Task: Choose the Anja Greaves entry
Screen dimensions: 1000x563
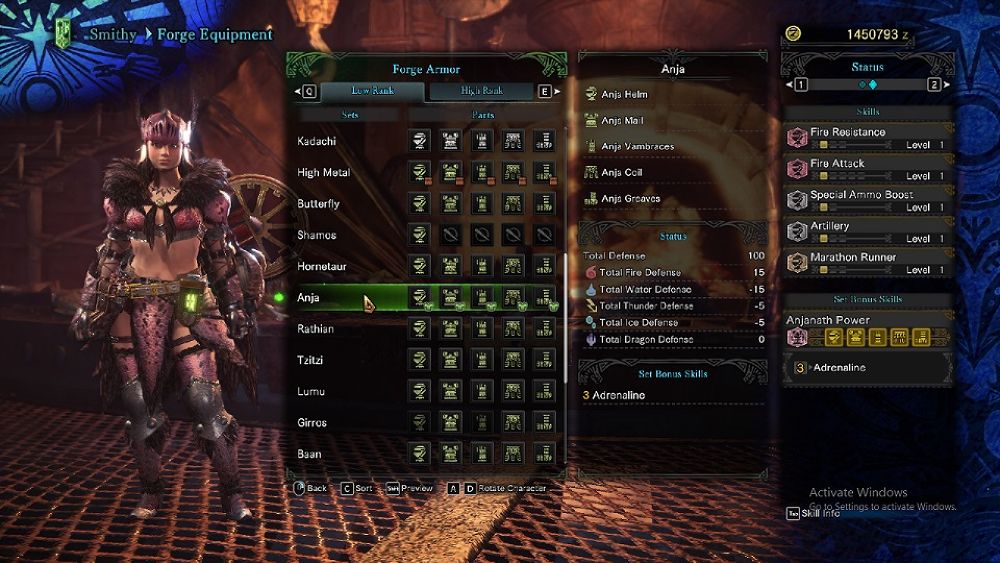Action: [630, 199]
